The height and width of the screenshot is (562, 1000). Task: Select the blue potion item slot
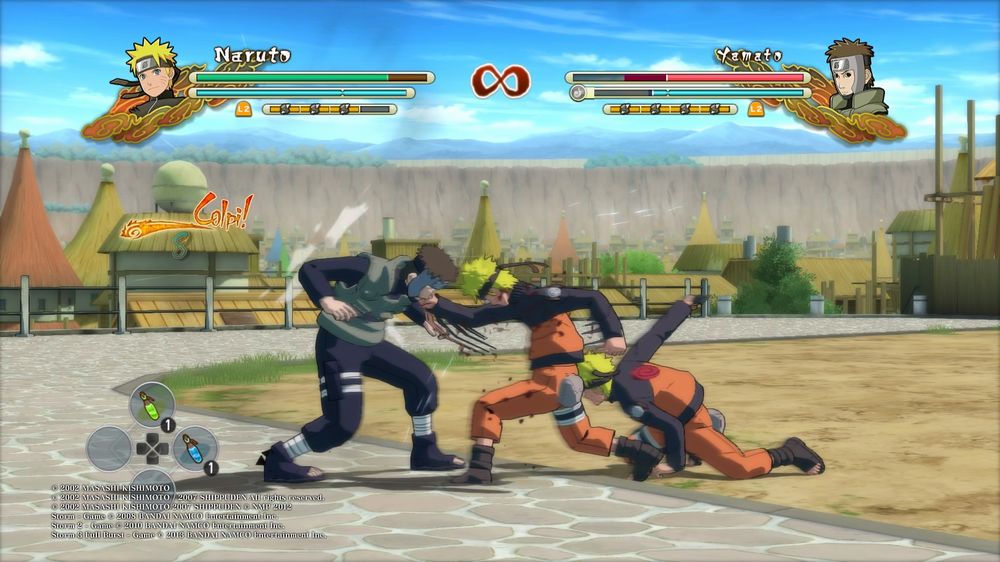[x=194, y=449]
